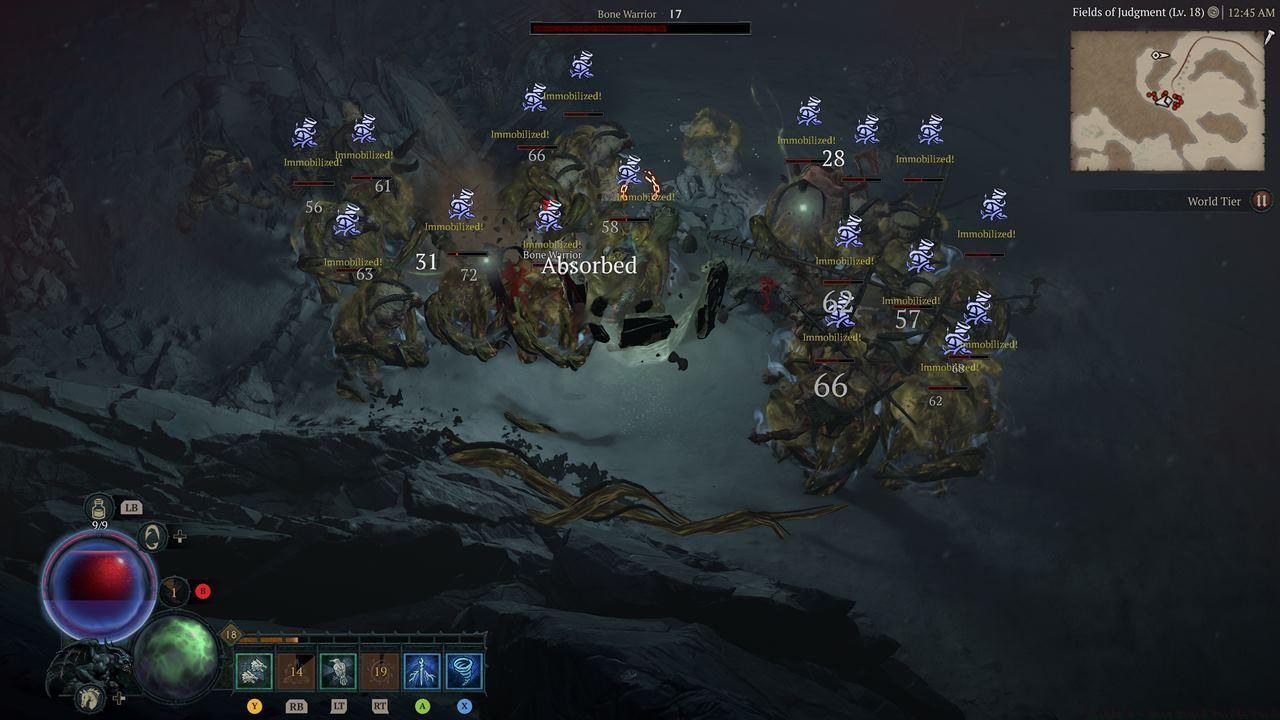1280x720 pixels.
Task: Select the horse mount icon
Action: 88,698
